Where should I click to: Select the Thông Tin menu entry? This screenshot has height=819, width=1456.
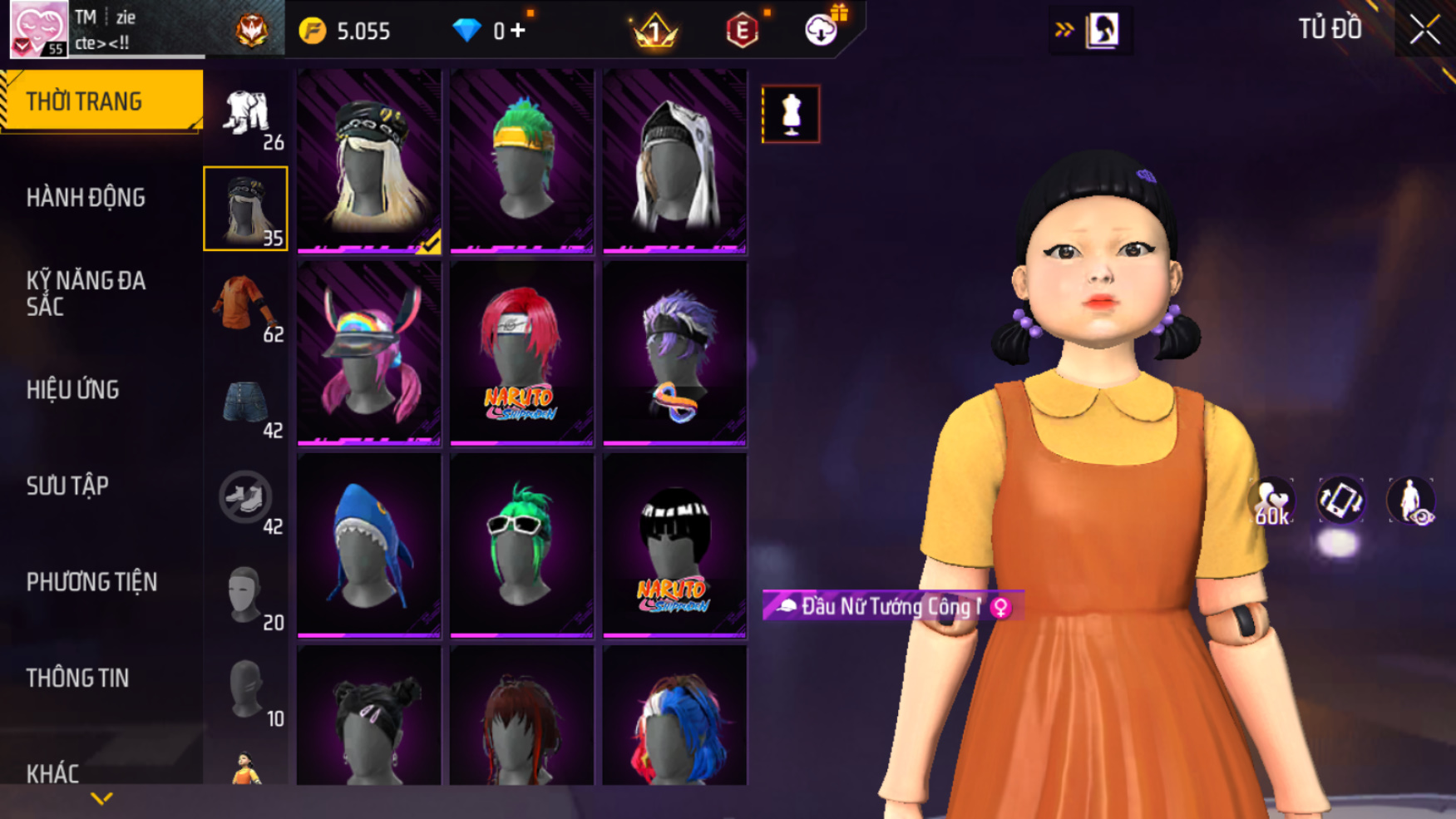[x=77, y=678]
